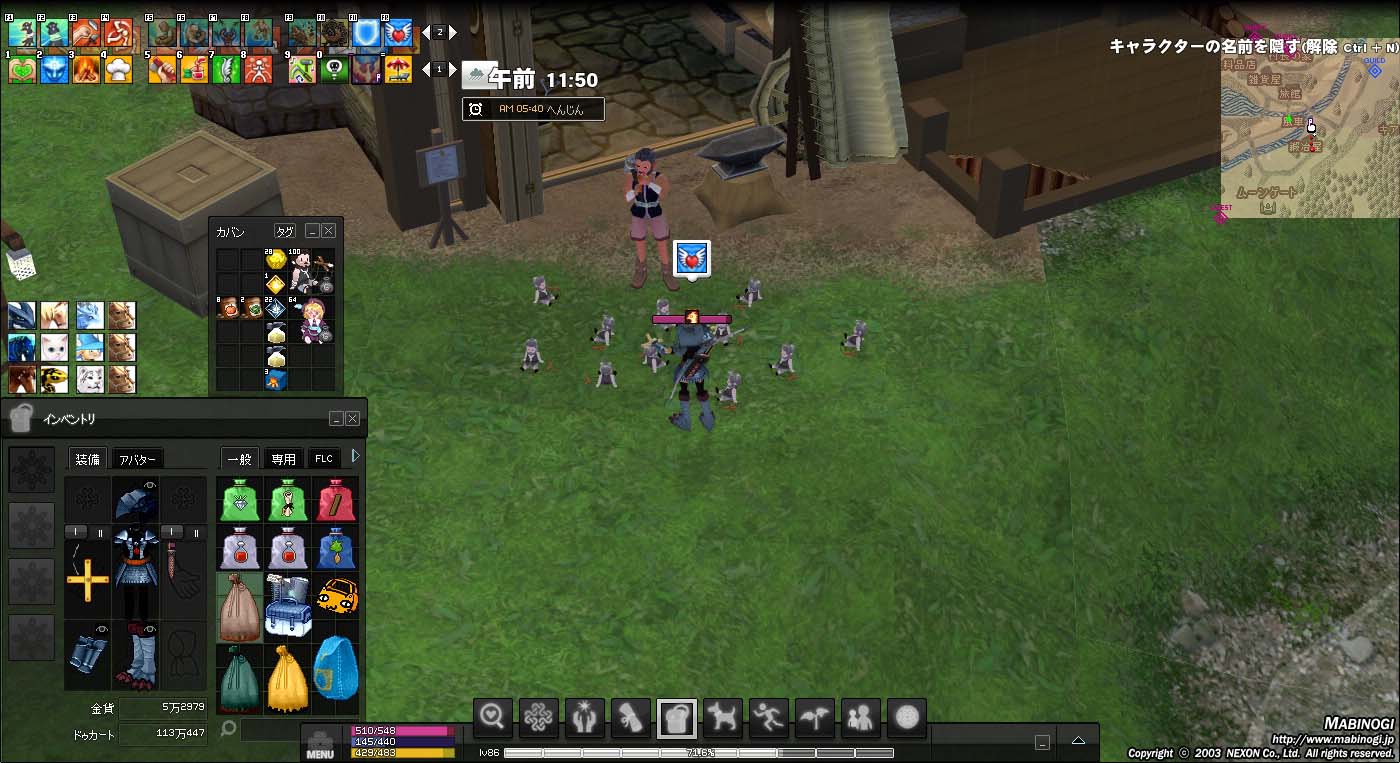
Task: Activate the campfire skill on hotbar
Action: [86, 69]
